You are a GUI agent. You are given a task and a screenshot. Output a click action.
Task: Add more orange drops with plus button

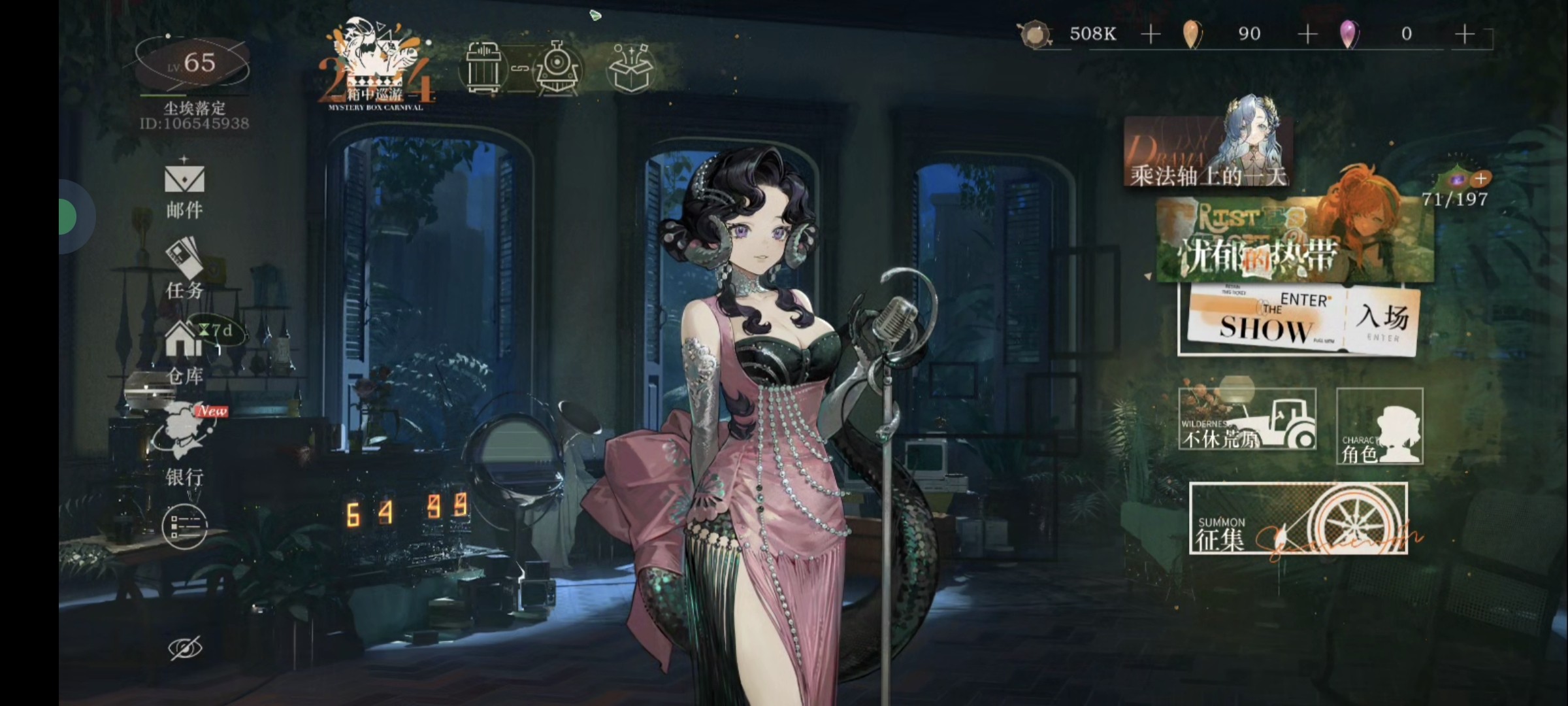[1307, 34]
